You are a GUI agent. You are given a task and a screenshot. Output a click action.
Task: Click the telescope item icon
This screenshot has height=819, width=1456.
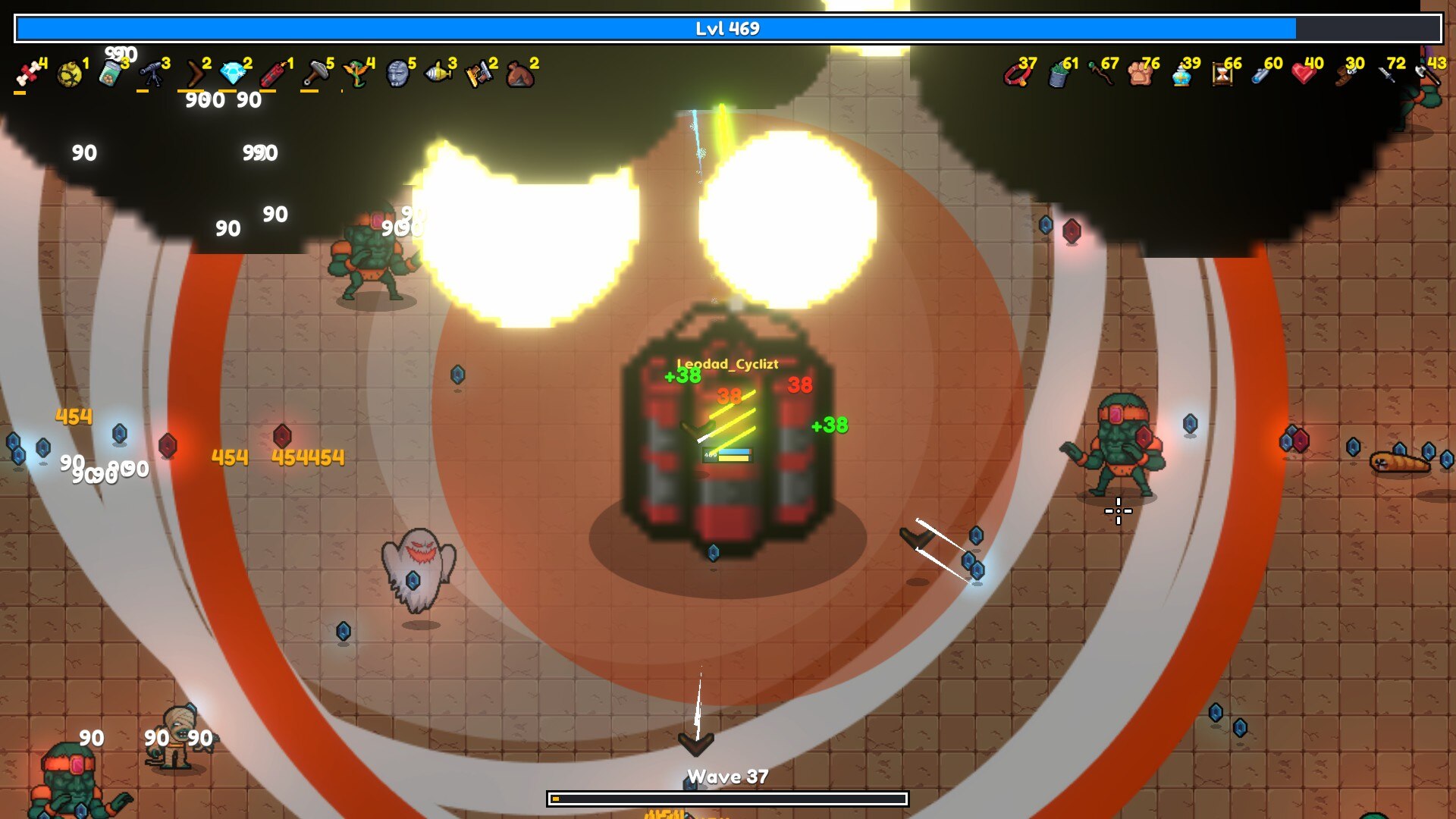[x=151, y=74]
